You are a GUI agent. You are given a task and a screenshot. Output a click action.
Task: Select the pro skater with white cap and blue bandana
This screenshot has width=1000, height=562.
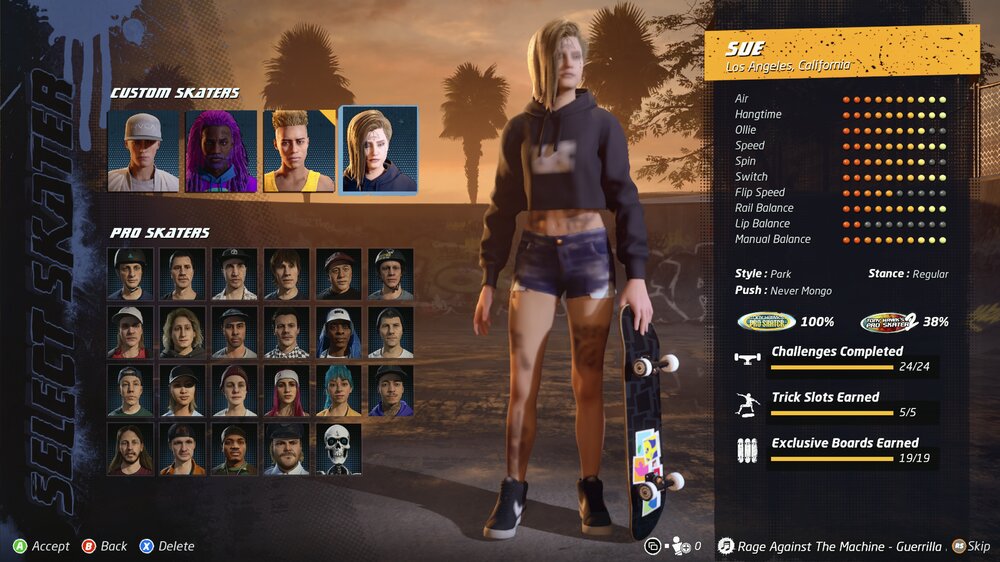pos(339,333)
